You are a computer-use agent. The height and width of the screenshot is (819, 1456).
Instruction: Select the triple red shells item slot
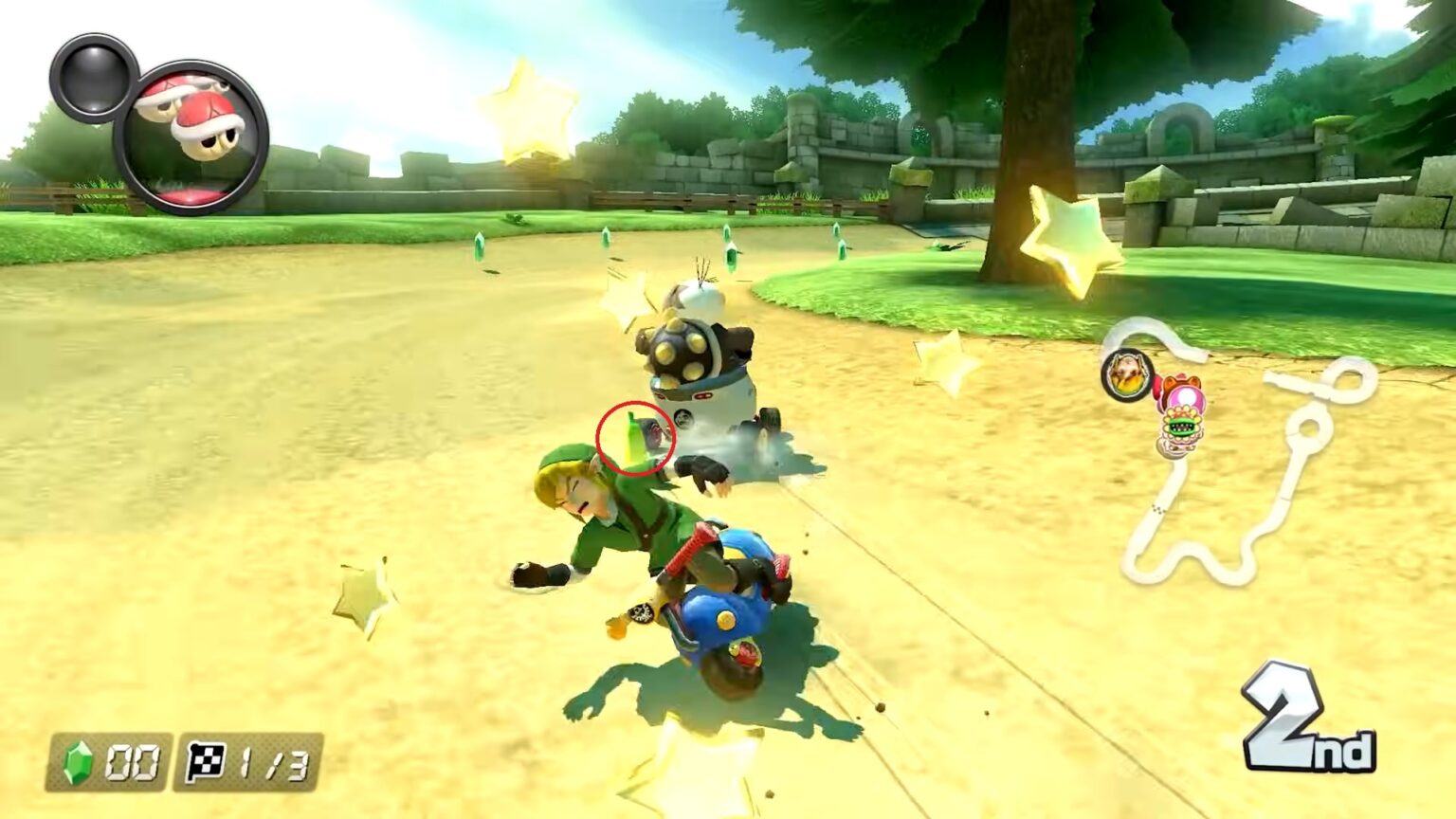191,137
